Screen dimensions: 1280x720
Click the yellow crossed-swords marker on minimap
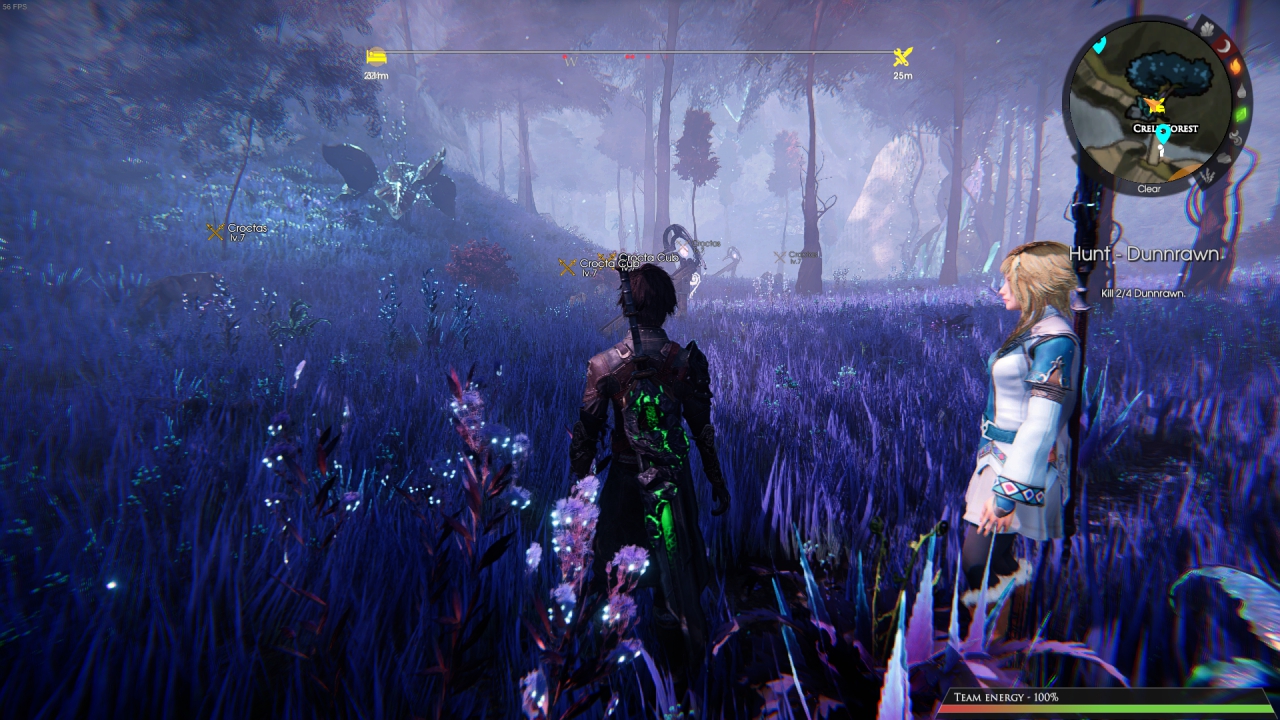[x=1157, y=105]
